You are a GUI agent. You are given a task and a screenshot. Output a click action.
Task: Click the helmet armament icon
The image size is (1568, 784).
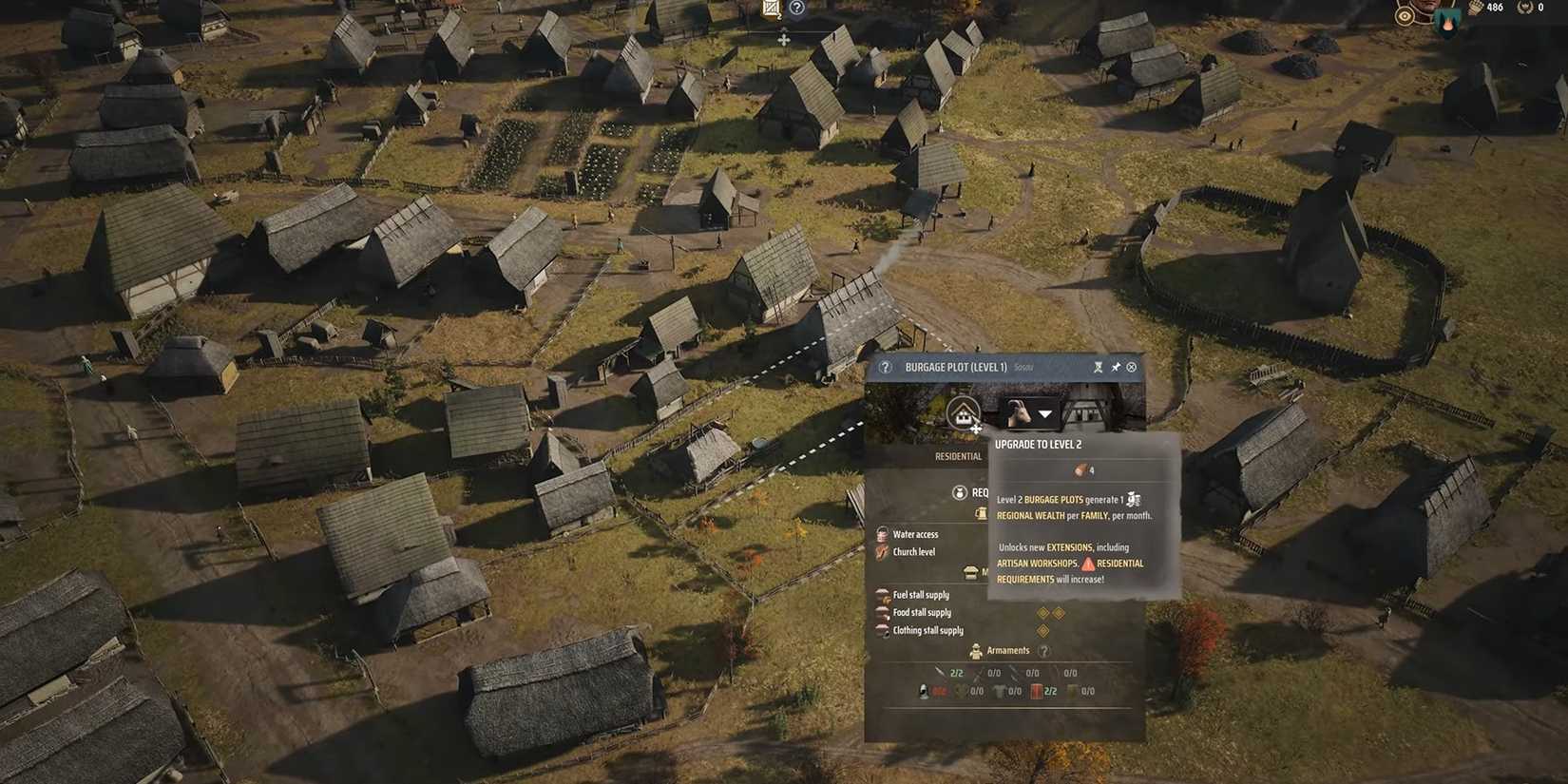(922, 691)
